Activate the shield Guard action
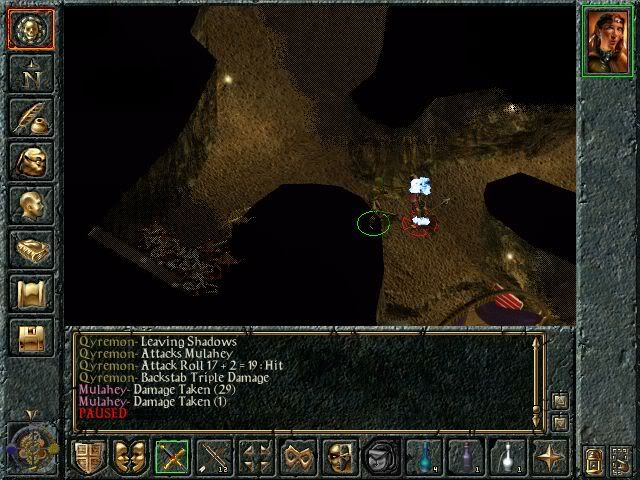Screen dimensions: 640x480 click(89, 456)
